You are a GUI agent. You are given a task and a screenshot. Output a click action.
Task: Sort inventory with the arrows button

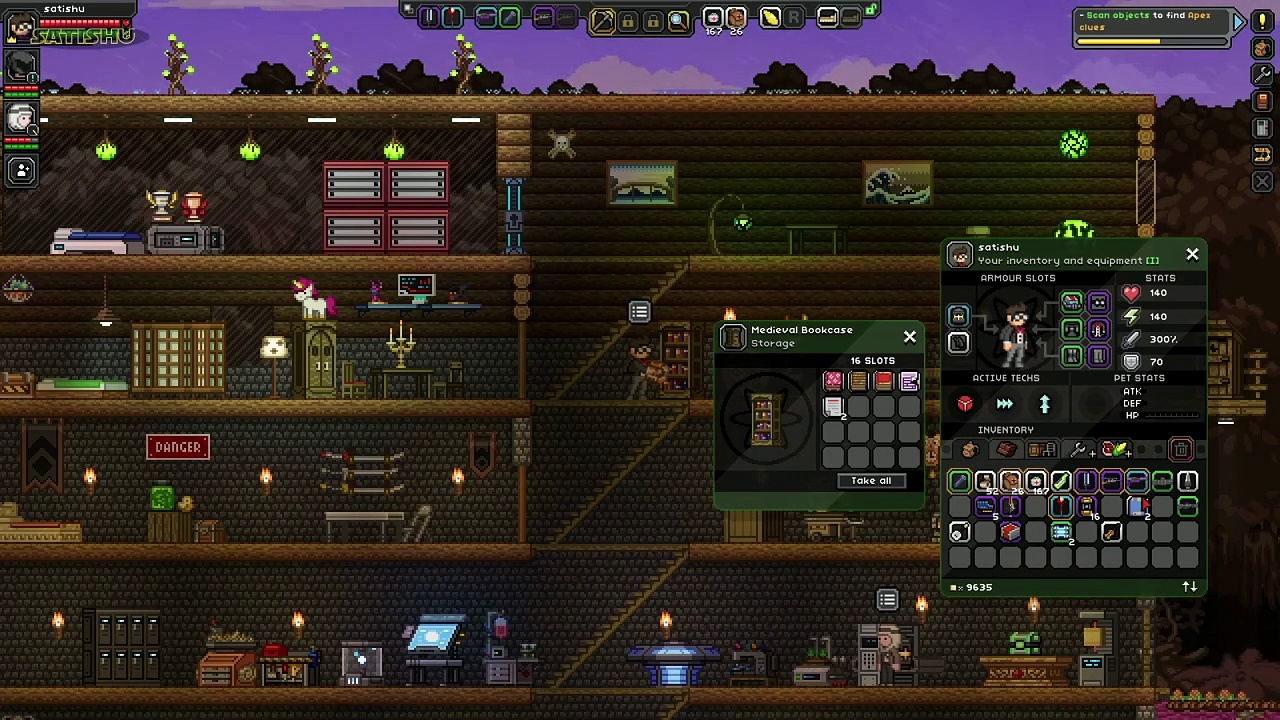pos(1189,587)
